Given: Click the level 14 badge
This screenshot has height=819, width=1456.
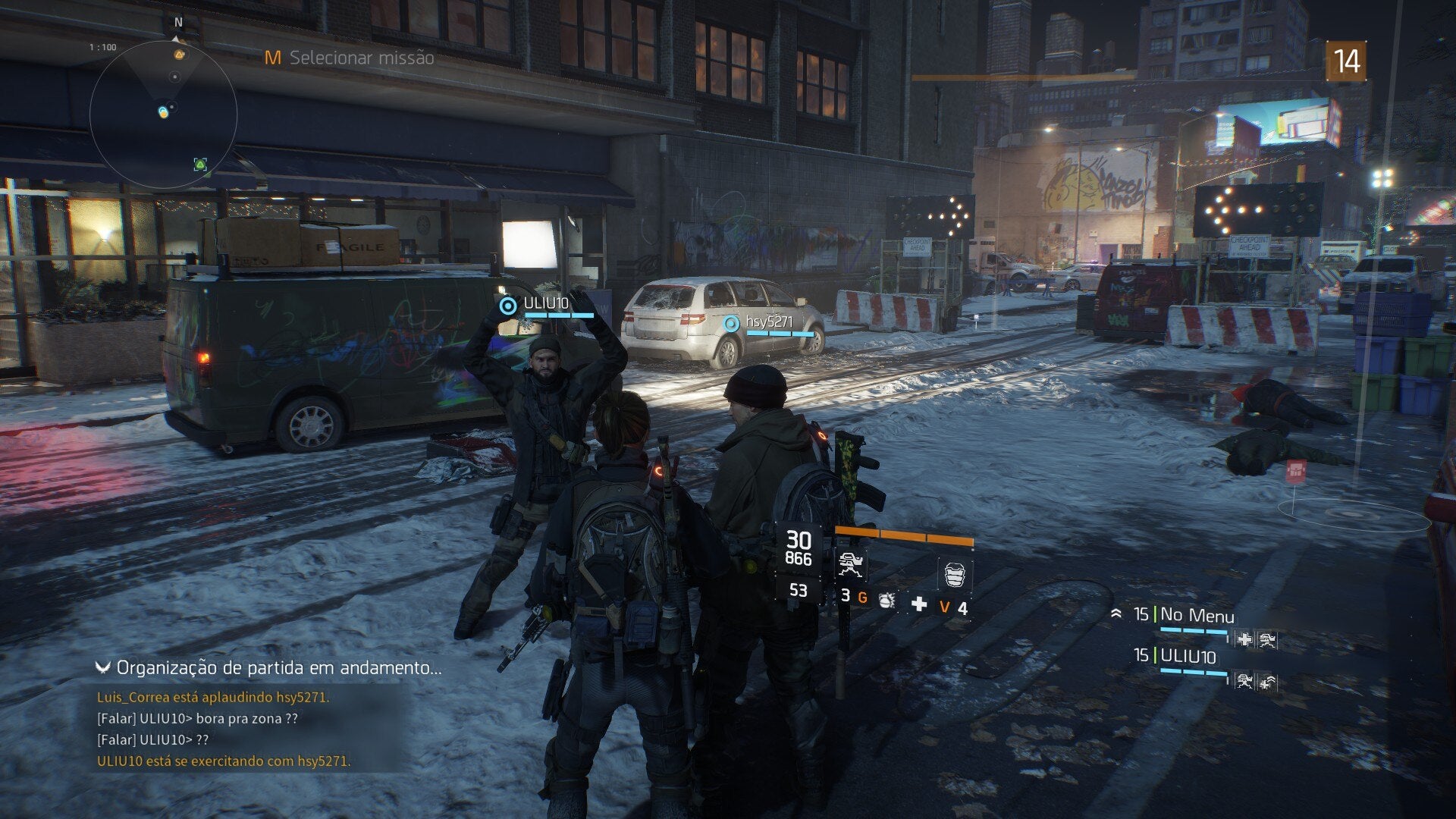Looking at the screenshot, I should [x=1345, y=61].
